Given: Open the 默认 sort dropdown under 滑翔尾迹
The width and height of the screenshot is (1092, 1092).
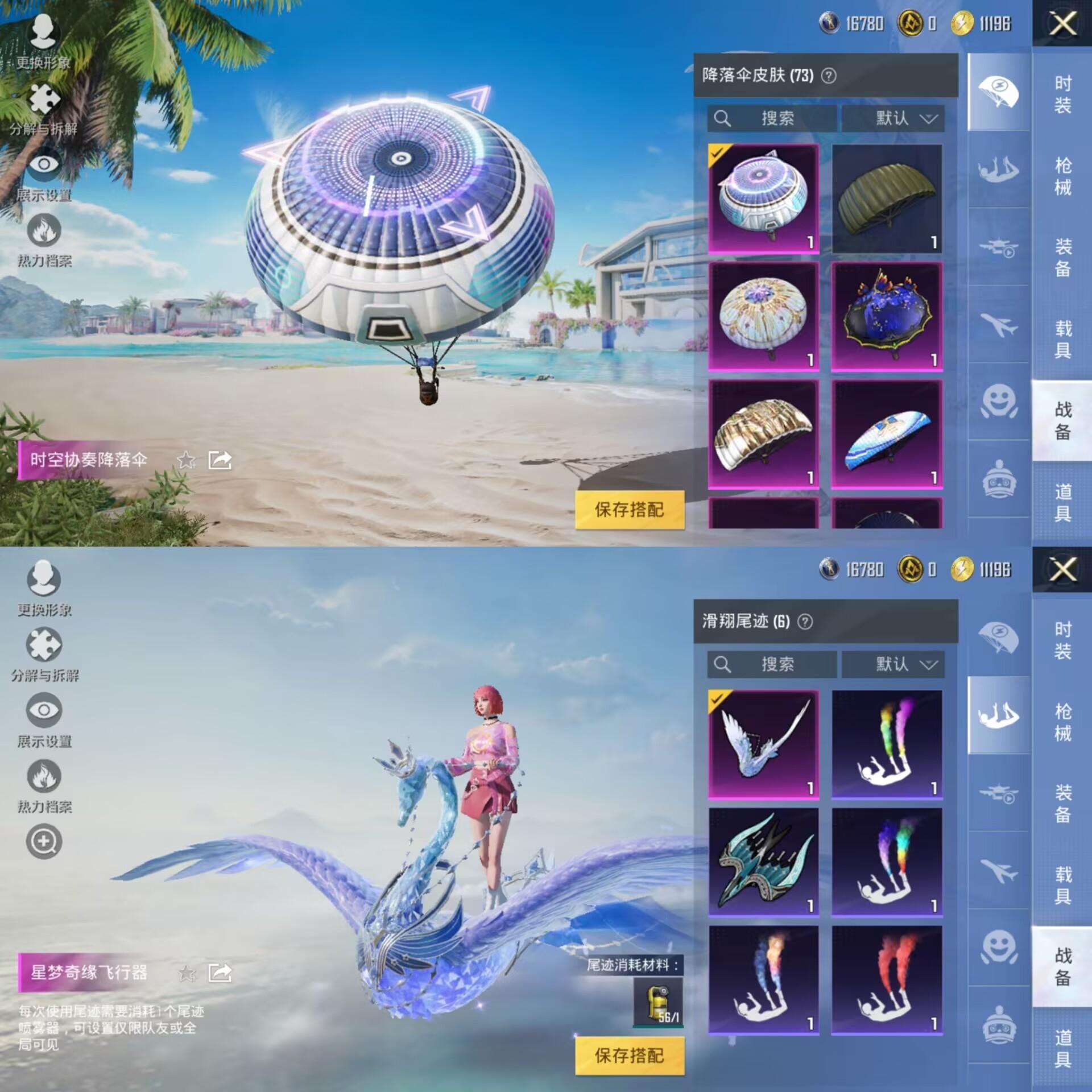Looking at the screenshot, I should coord(893,664).
